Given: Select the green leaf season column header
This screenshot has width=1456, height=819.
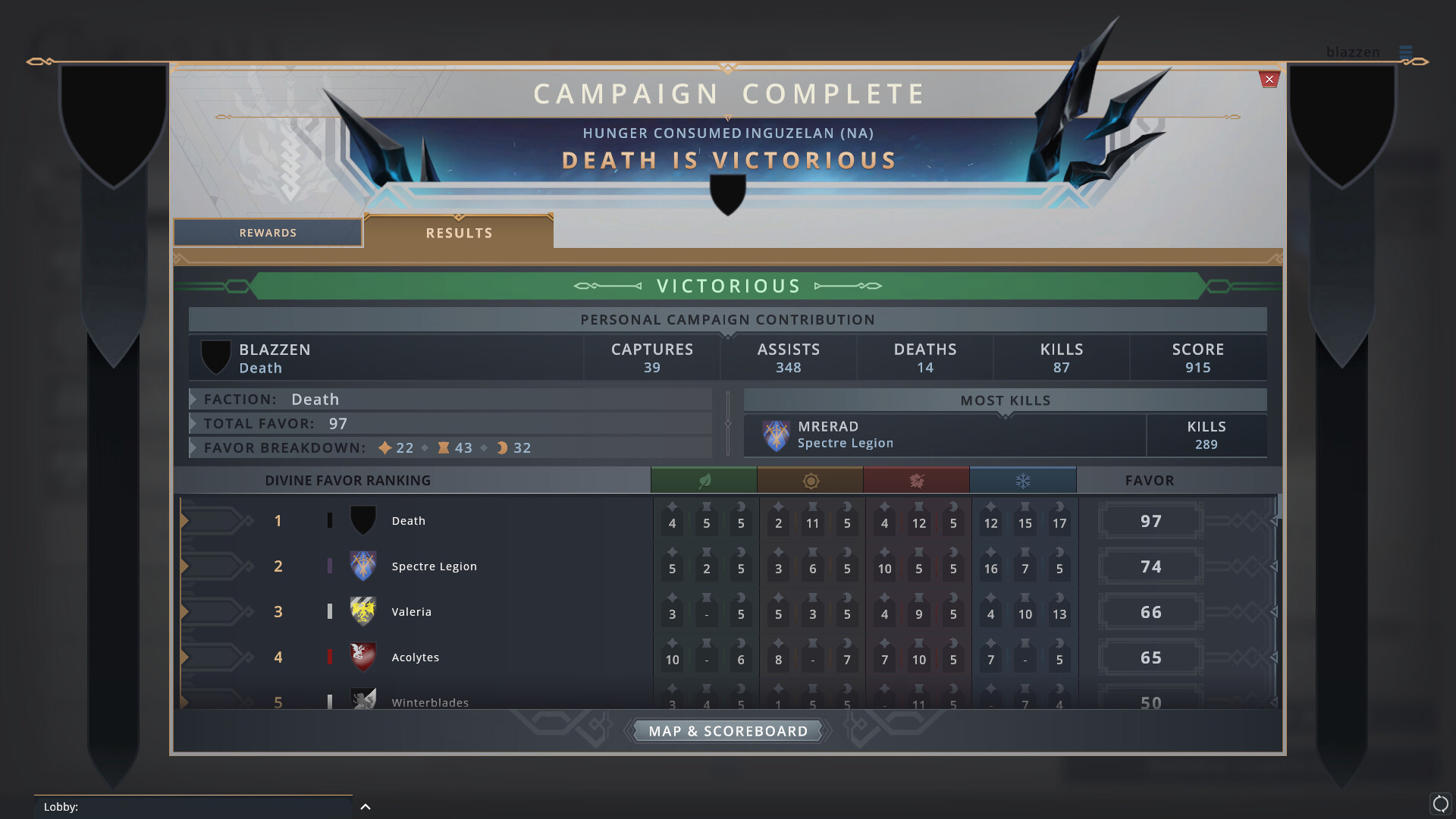Looking at the screenshot, I should coord(704,480).
